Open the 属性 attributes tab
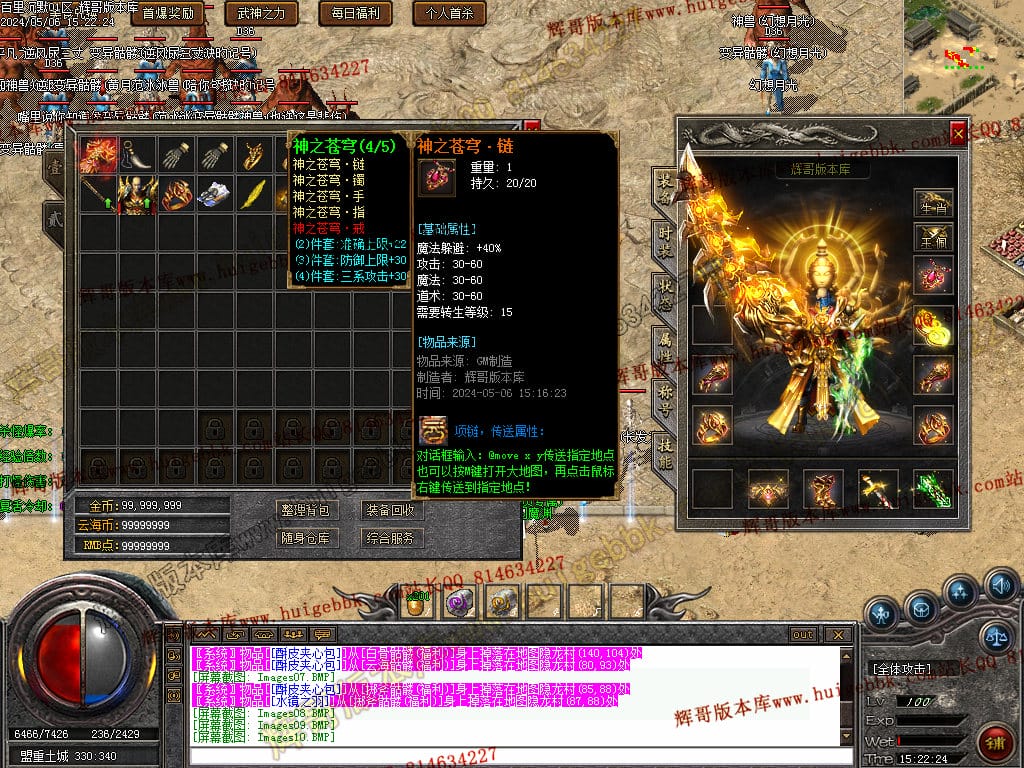1024x768 pixels. (665, 345)
